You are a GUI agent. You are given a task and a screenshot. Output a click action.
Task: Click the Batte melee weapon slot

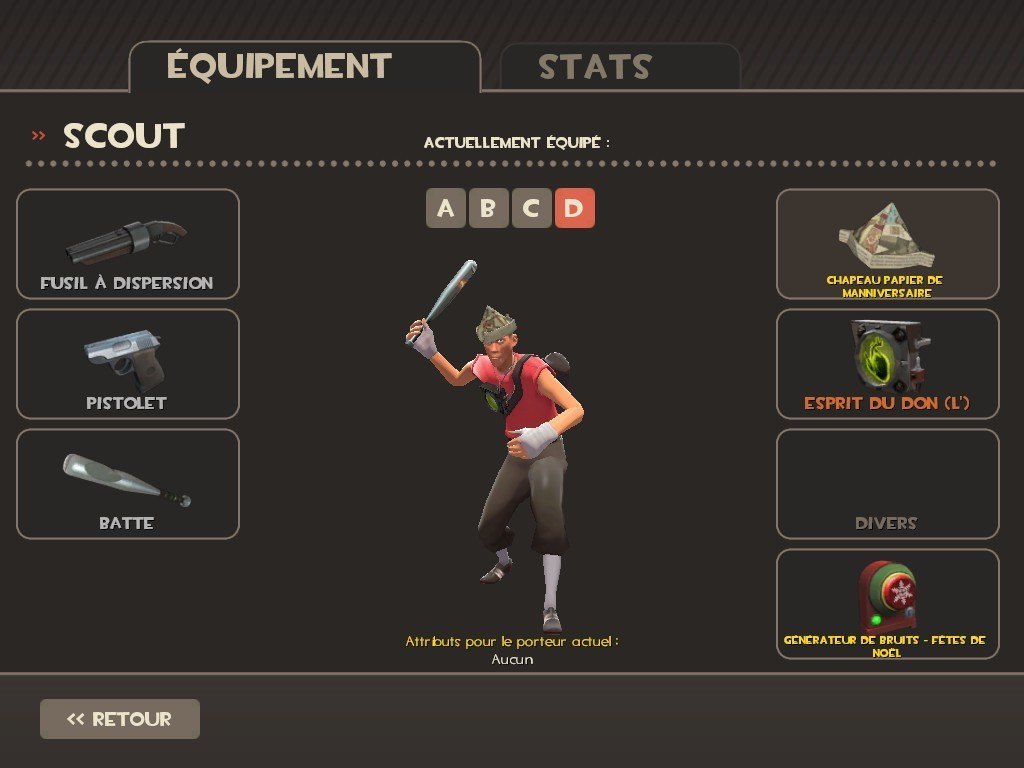128,484
